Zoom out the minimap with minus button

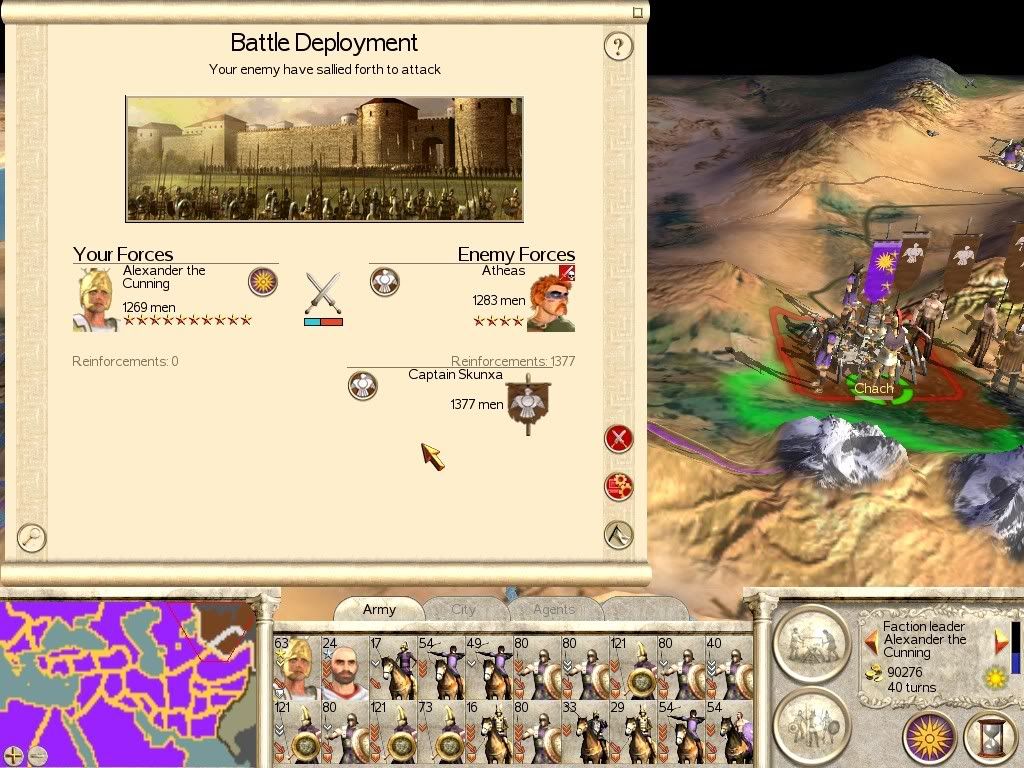coord(37,755)
